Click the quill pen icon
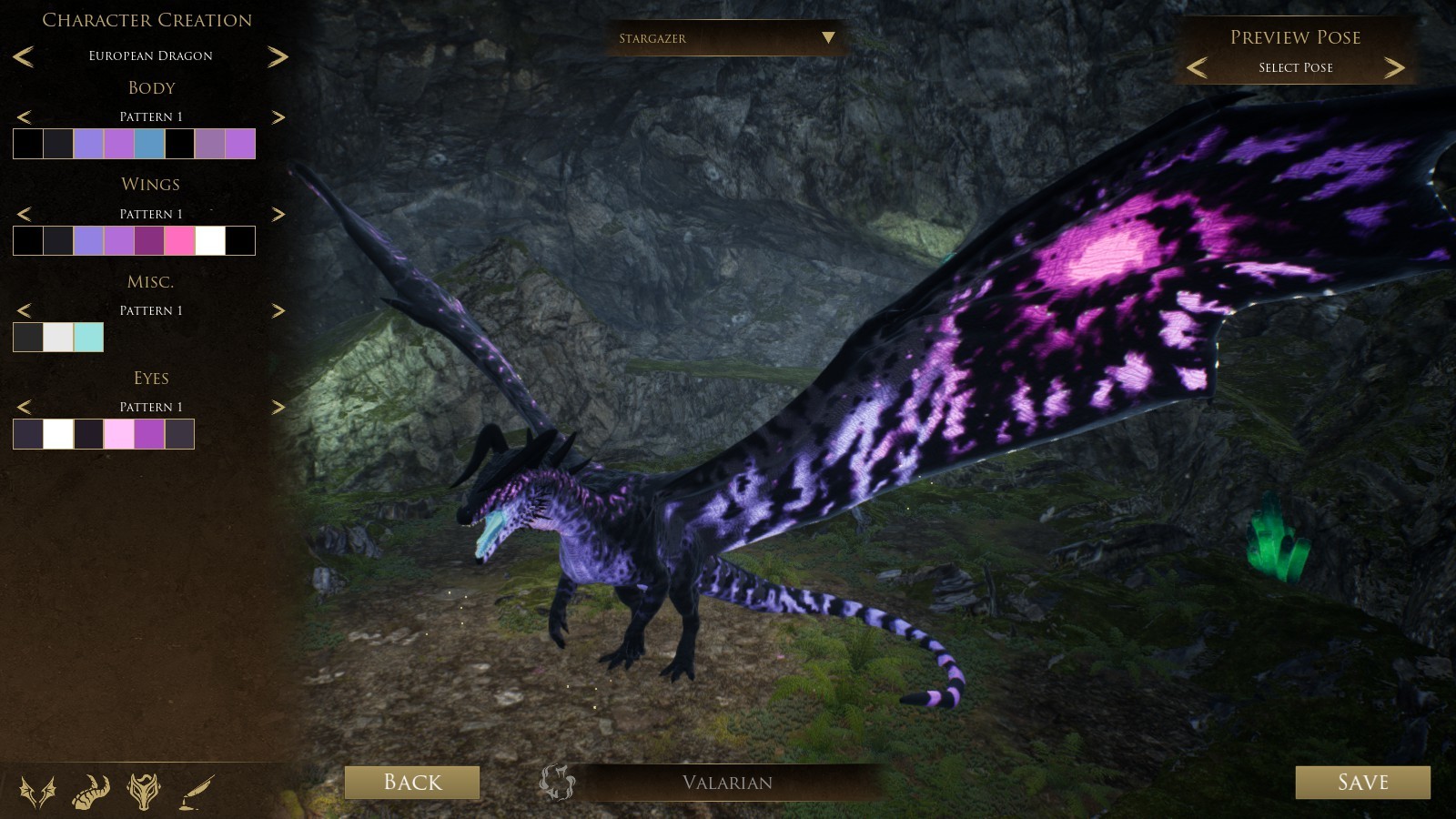1456x819 pixels. coord(196,790)
